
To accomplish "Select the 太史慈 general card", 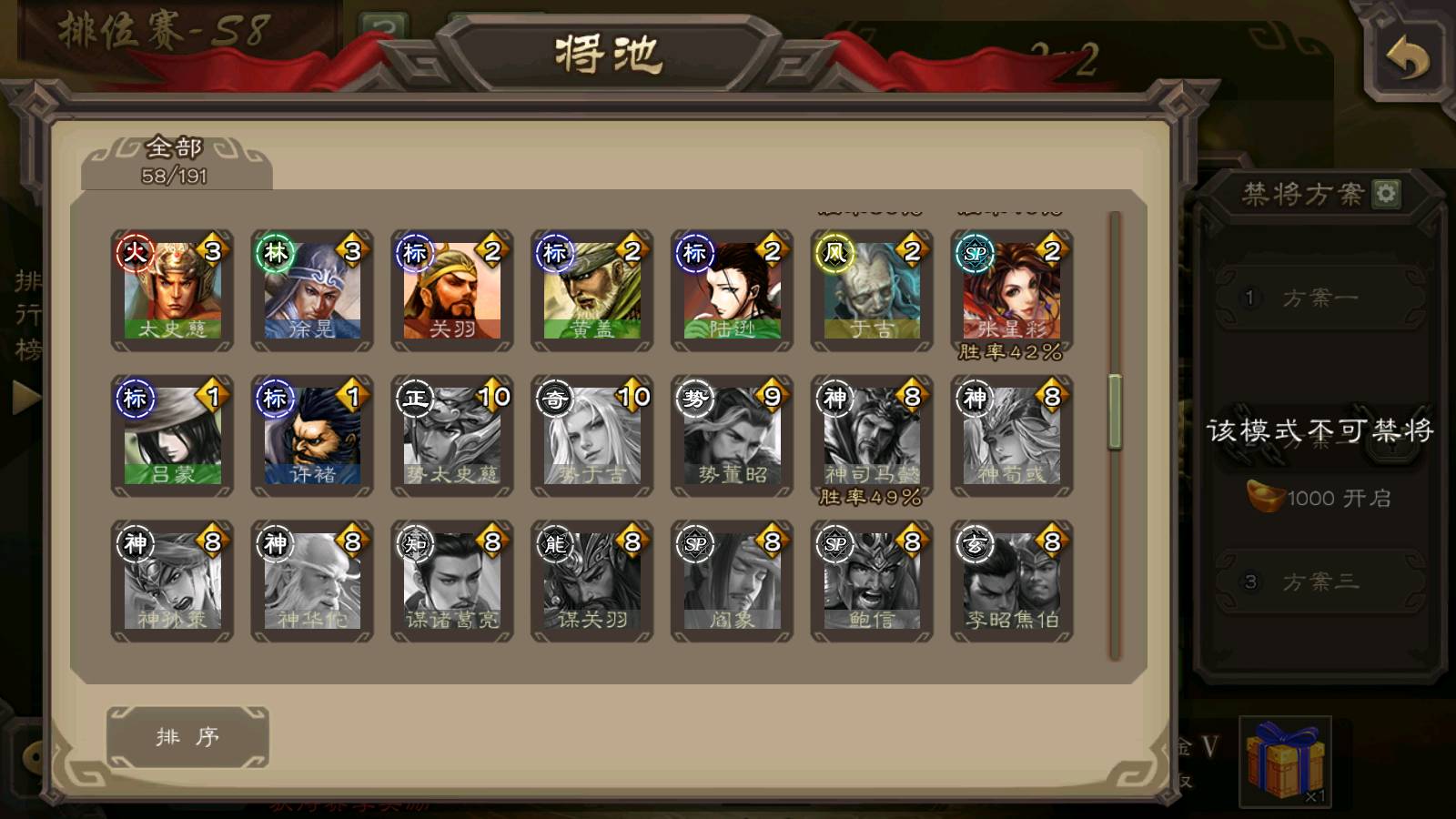I will coord(172,290).
